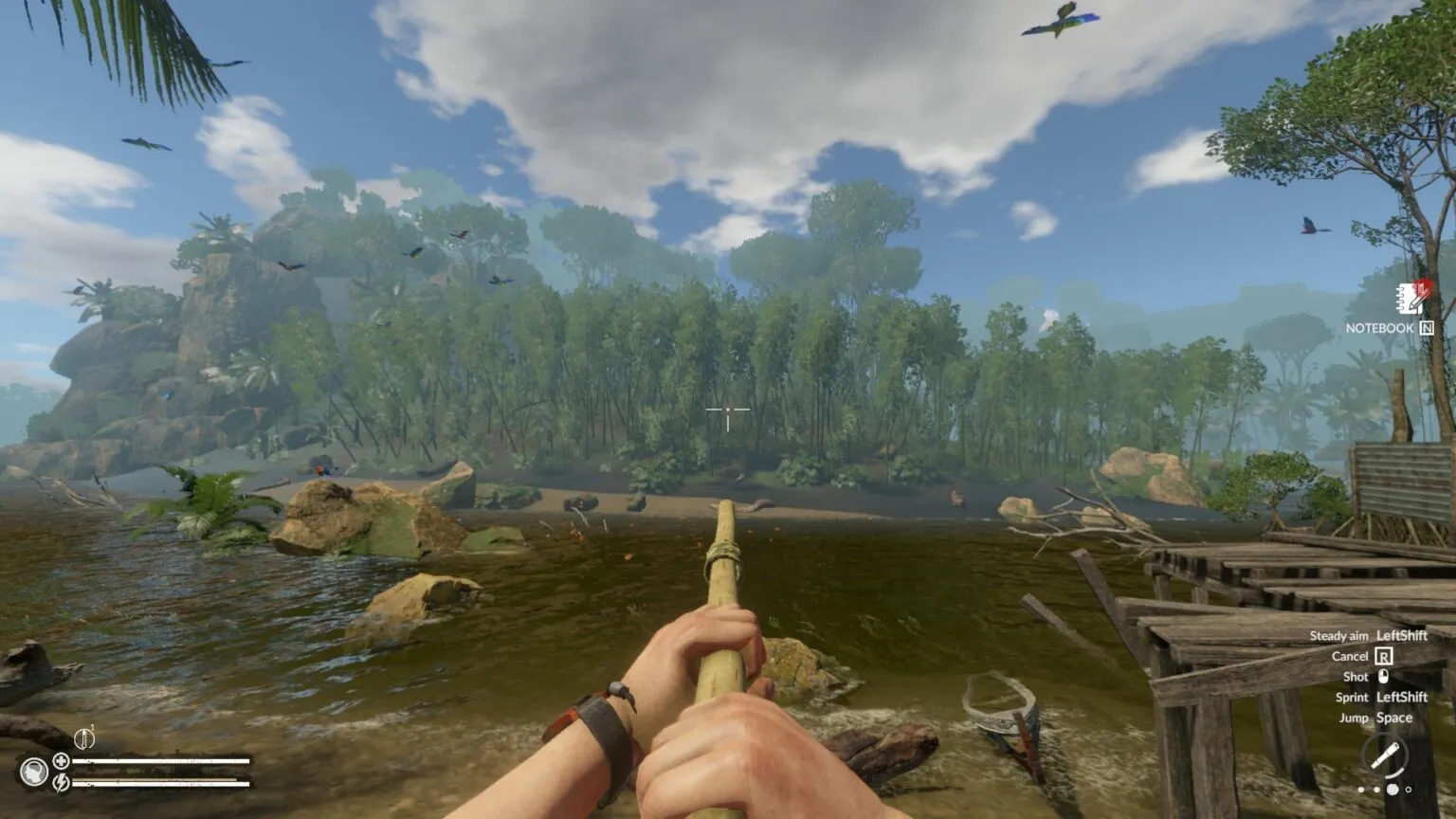Click the lightning bolt energy icon
This screenshot has width=1456, height=819.
(x=61, y=782)
